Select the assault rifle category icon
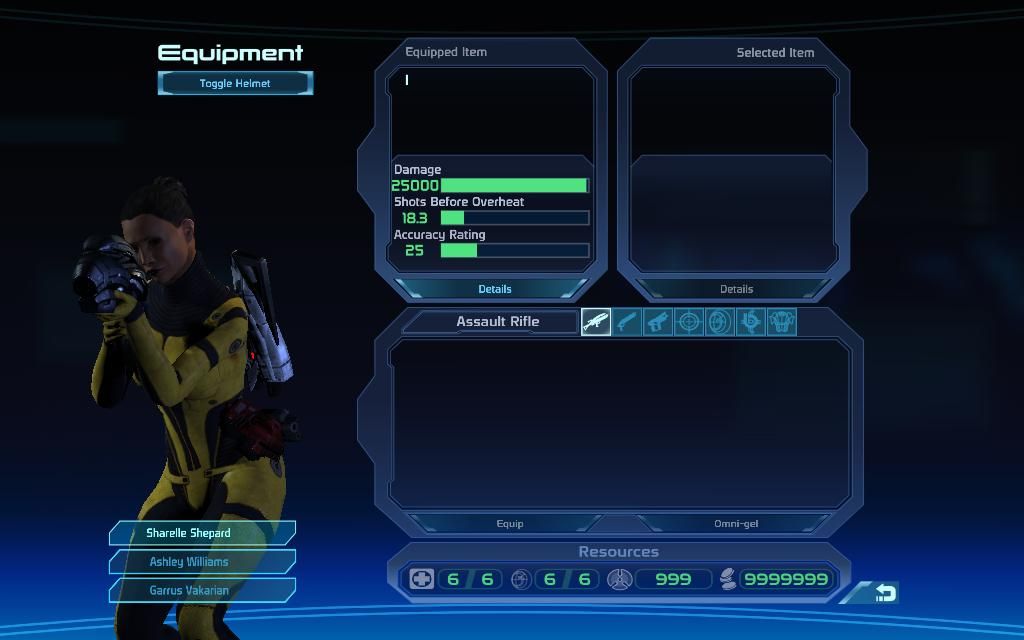The image size is (1024, 640). [596, 322]
